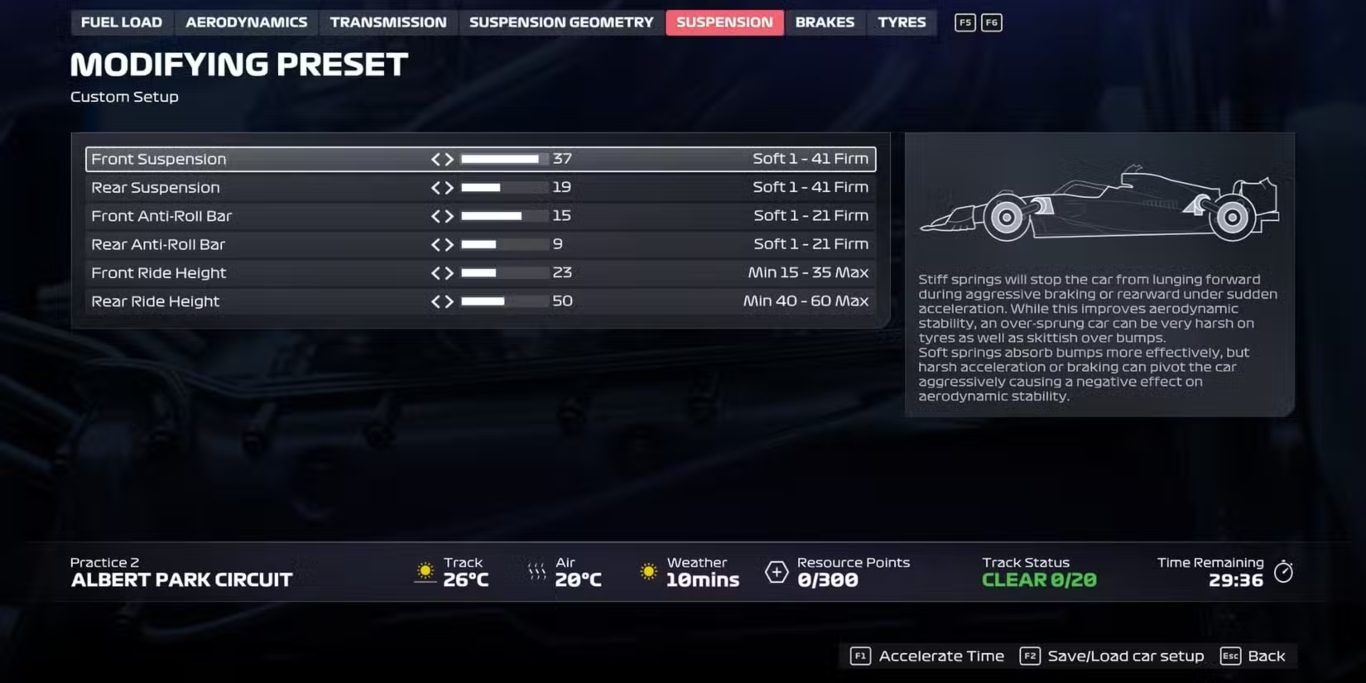Increase Rear Ride Height with right arrow
The image size is (1366, 683).
pyautogui.click(x=449, y=302)
